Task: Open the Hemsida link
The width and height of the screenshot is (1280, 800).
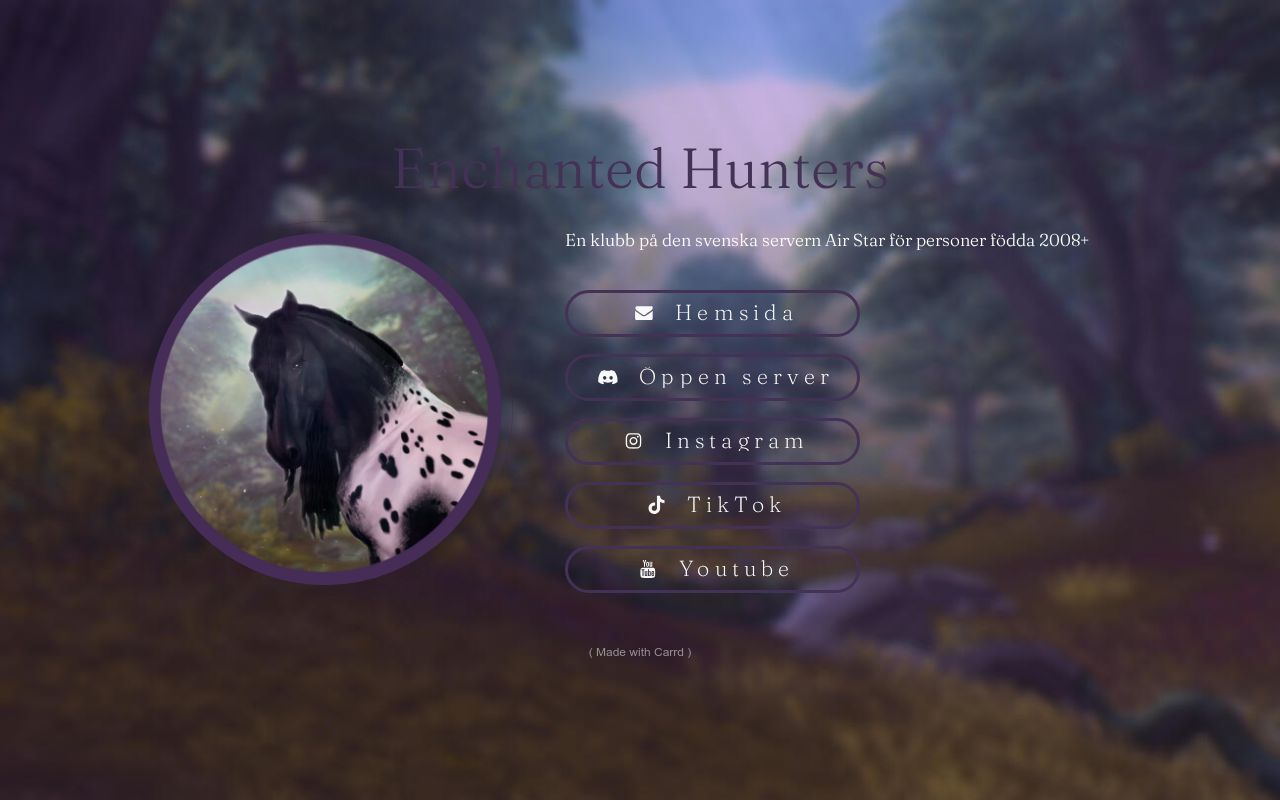Action: point(712,313)
